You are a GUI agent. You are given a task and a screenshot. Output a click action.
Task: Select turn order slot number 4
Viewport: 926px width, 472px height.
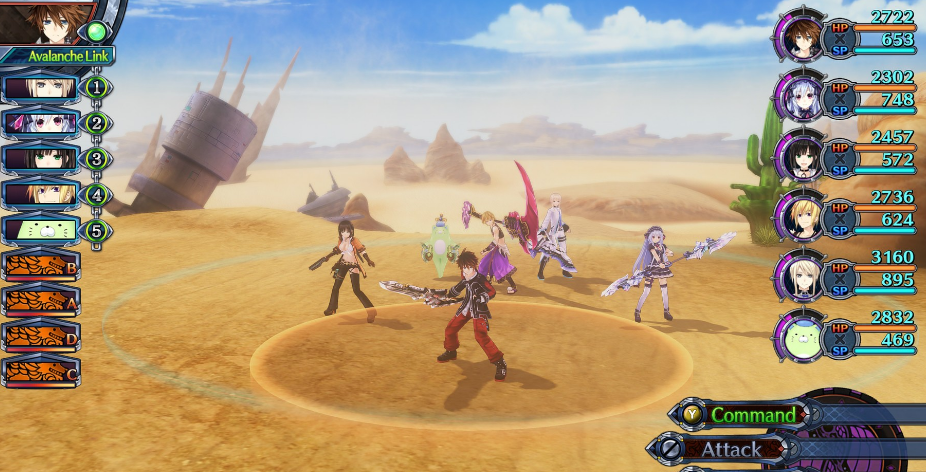tap(45, 194)
